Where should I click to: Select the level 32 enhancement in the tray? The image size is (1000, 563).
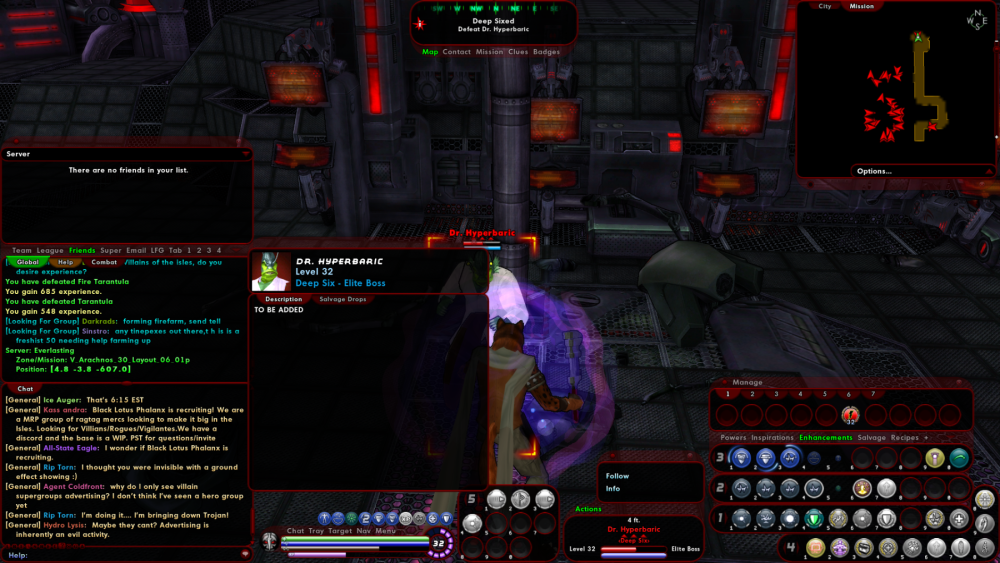pos(850,415)
